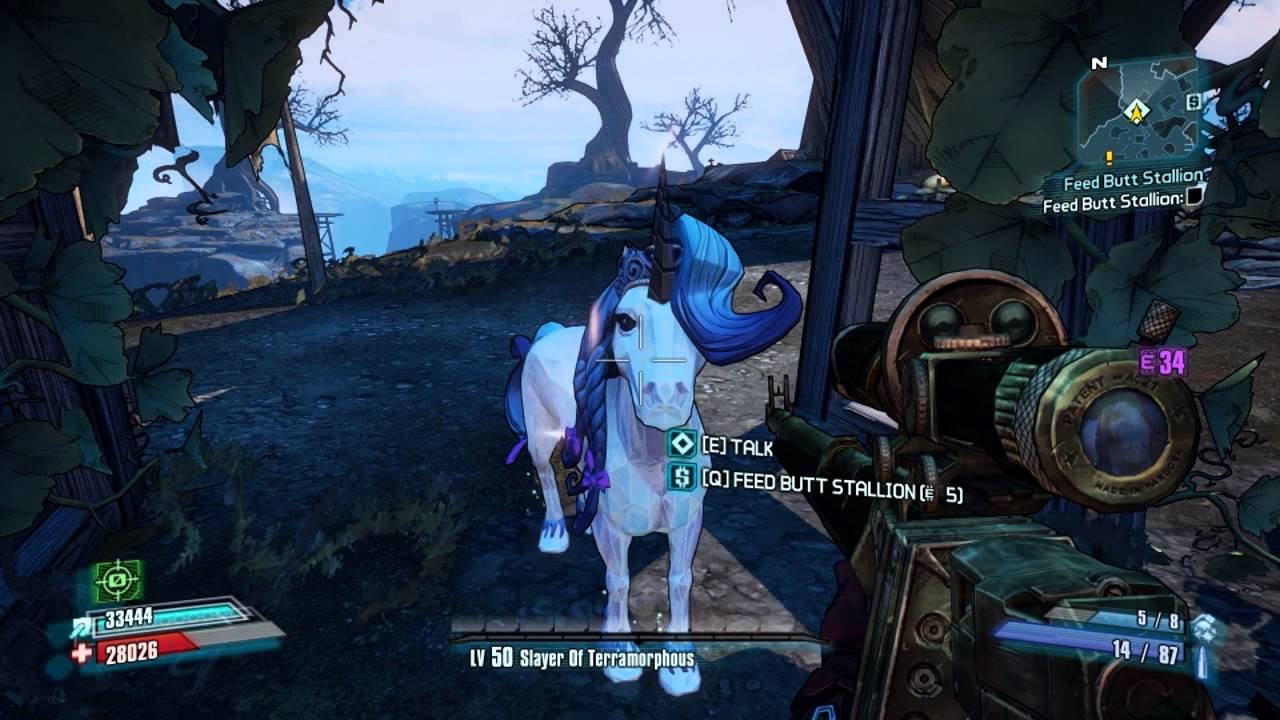The height and width of the screenshot is (720, 1280).
Task: Click the grenade icon beside ammo
Action: 1204,626
